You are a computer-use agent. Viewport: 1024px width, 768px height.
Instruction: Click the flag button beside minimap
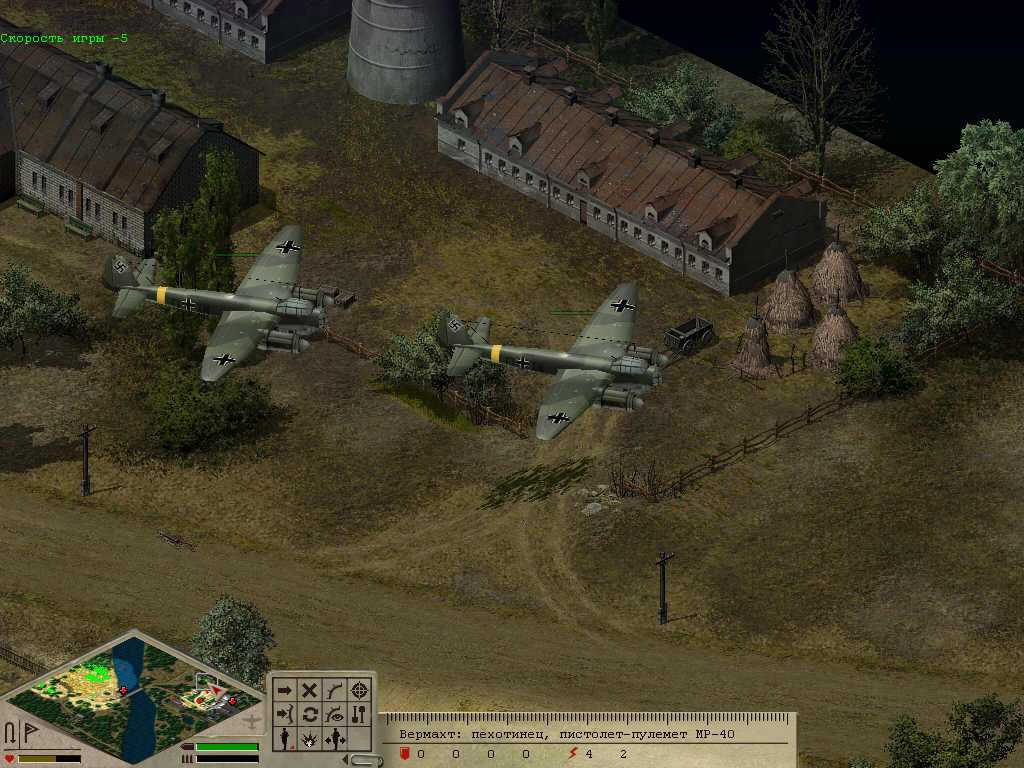click(x=28, y=730)
